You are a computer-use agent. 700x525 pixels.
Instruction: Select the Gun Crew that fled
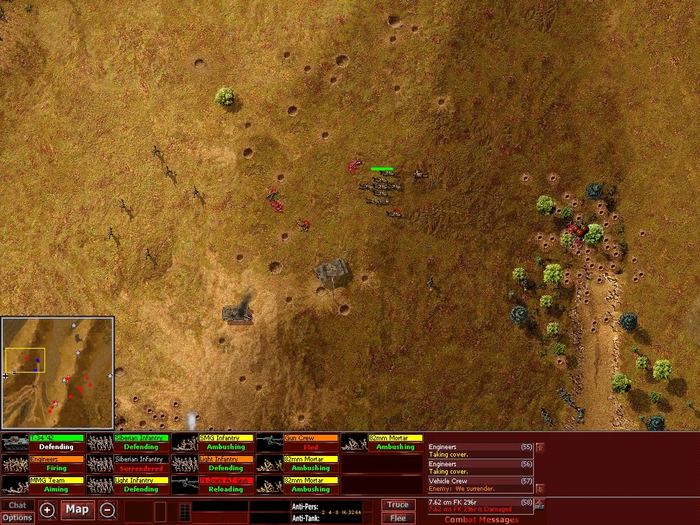297,442
